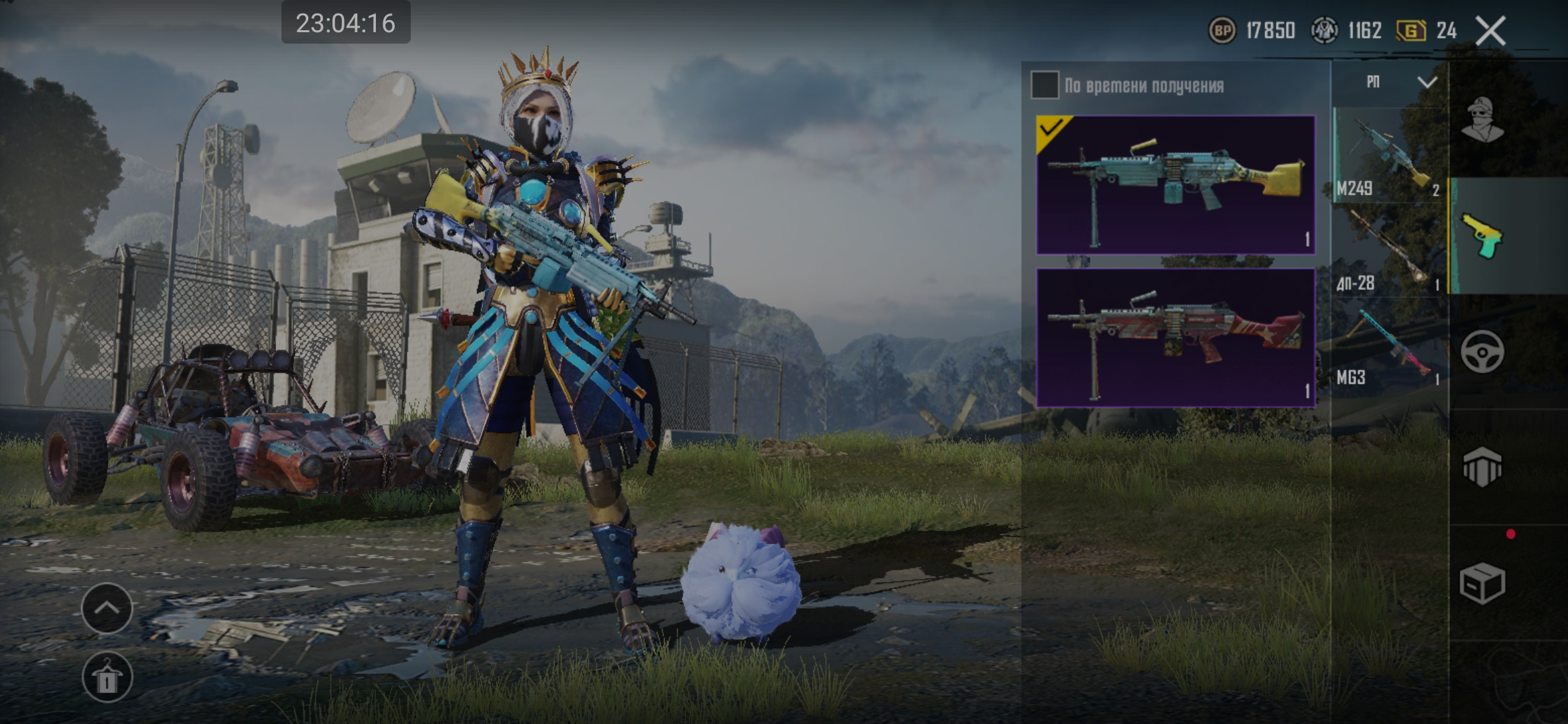Toggle the 'По времени получения' sort checkbox
The image size is (1568, 724).
1044,85
